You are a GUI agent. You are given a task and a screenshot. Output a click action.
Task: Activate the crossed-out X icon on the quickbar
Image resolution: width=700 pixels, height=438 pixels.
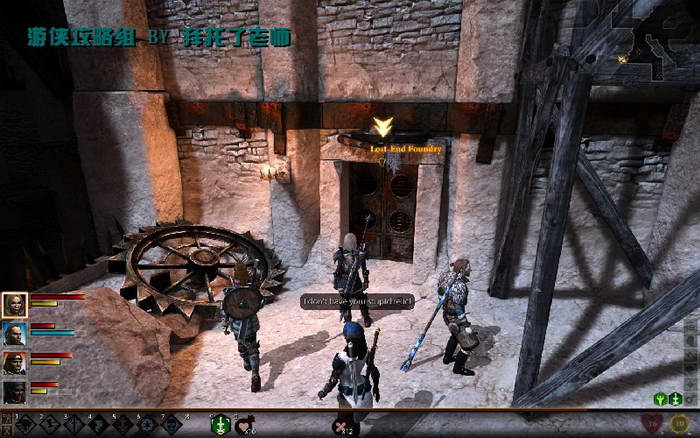click(x=340, y=426)
